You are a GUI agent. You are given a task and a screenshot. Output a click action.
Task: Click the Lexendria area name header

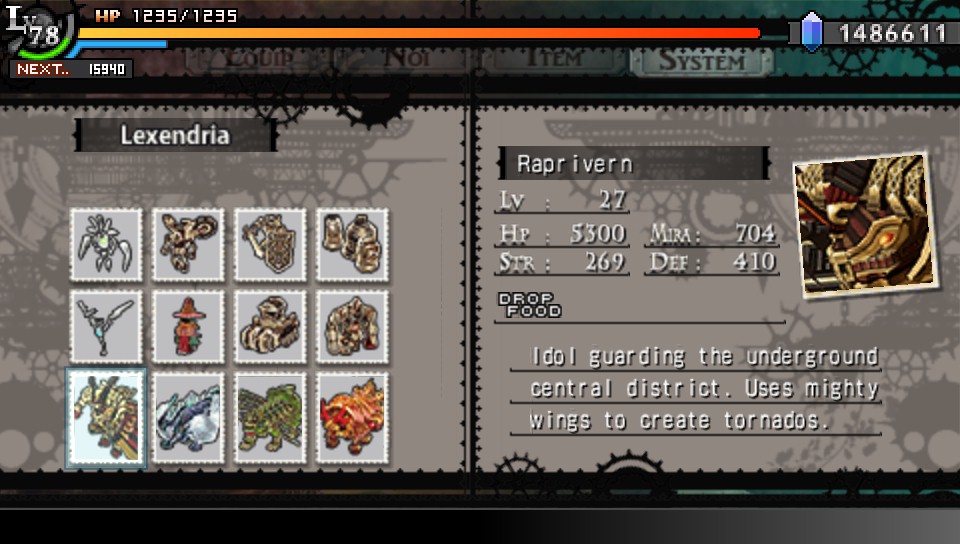[x=174, y=135]
